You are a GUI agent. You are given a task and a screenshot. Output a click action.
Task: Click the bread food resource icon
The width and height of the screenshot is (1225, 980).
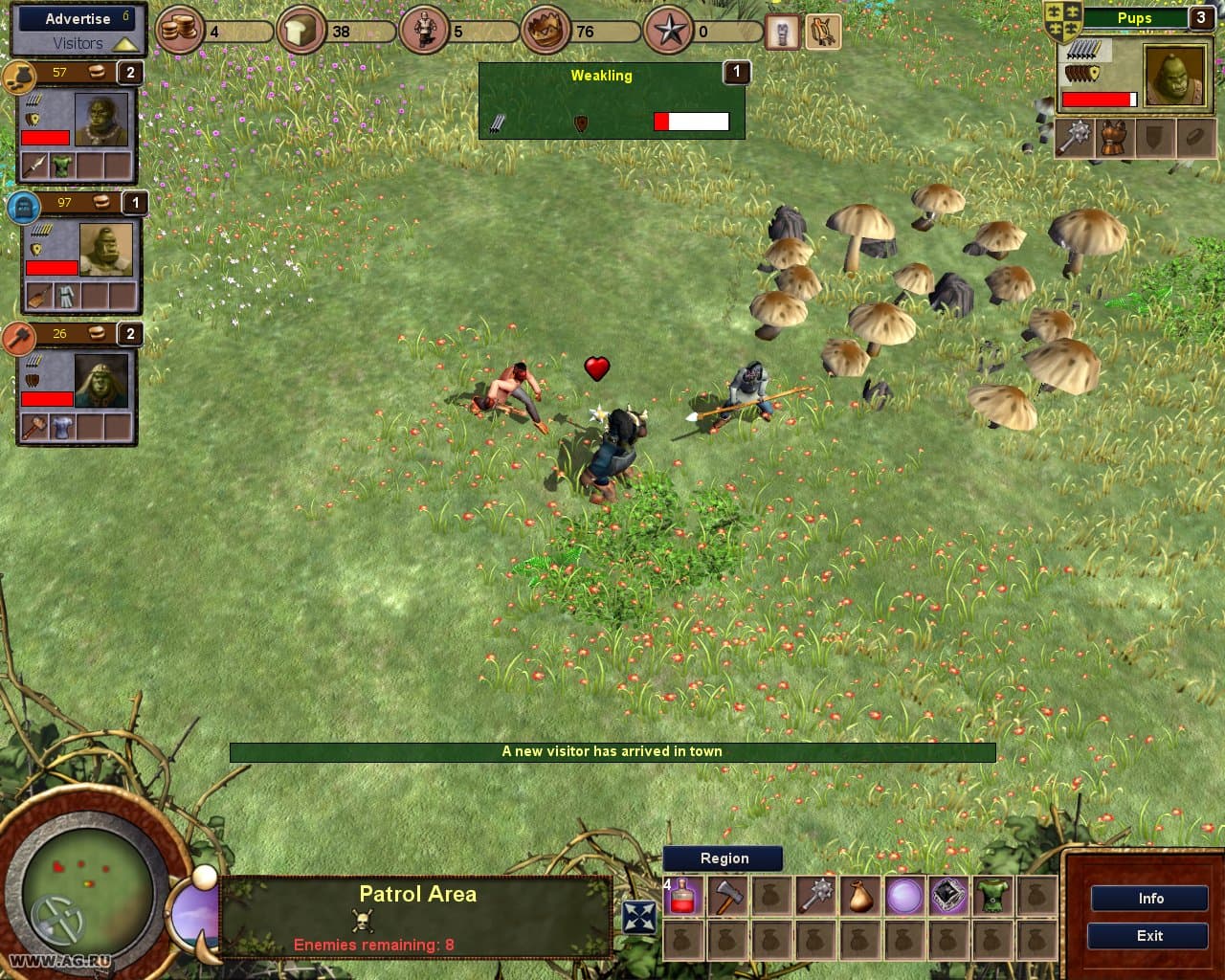(x=300, y=29)
